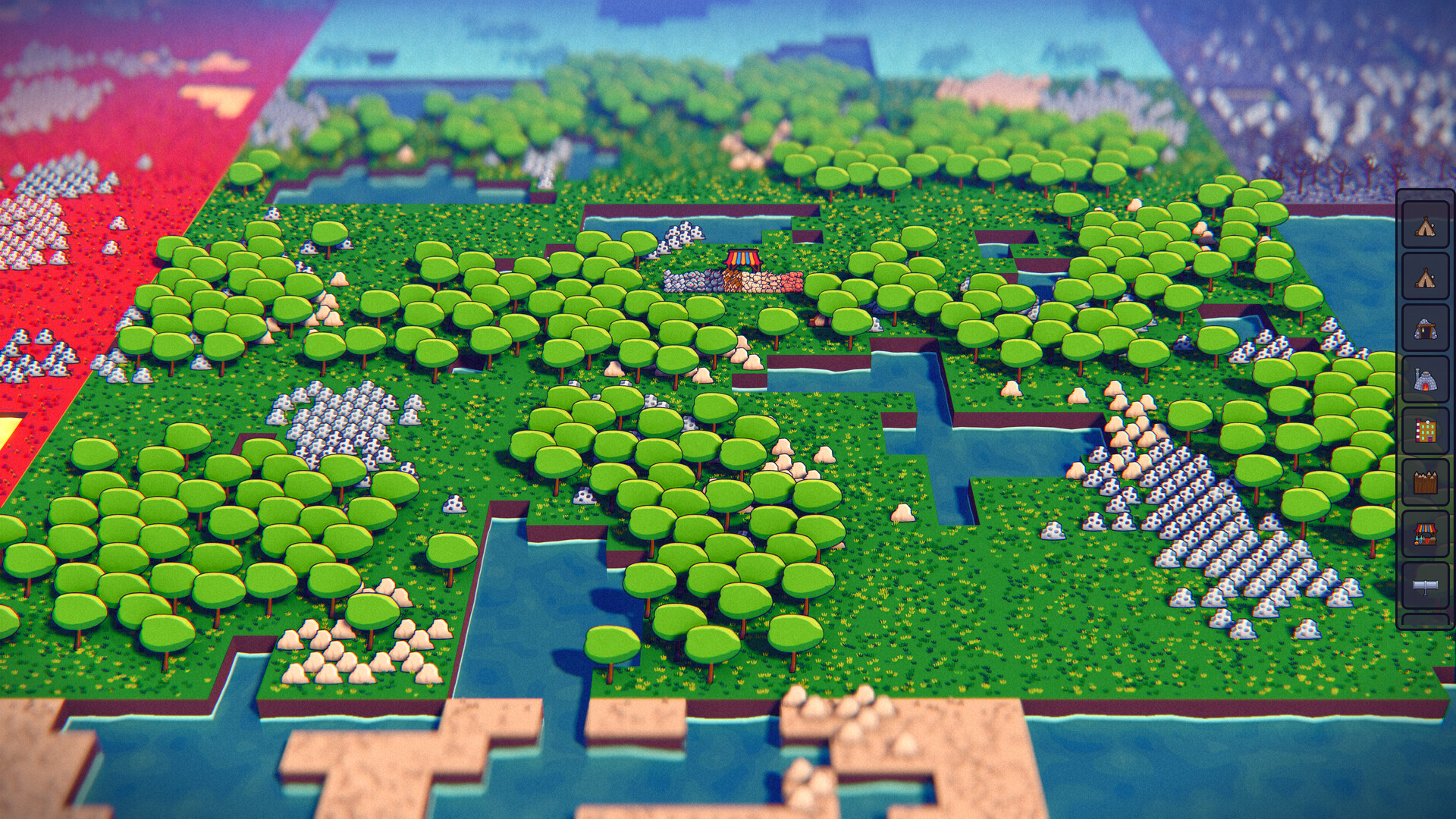
Task: Select the metal pipe icon at sidebar bottom
Action: [x=1425, y=585]
